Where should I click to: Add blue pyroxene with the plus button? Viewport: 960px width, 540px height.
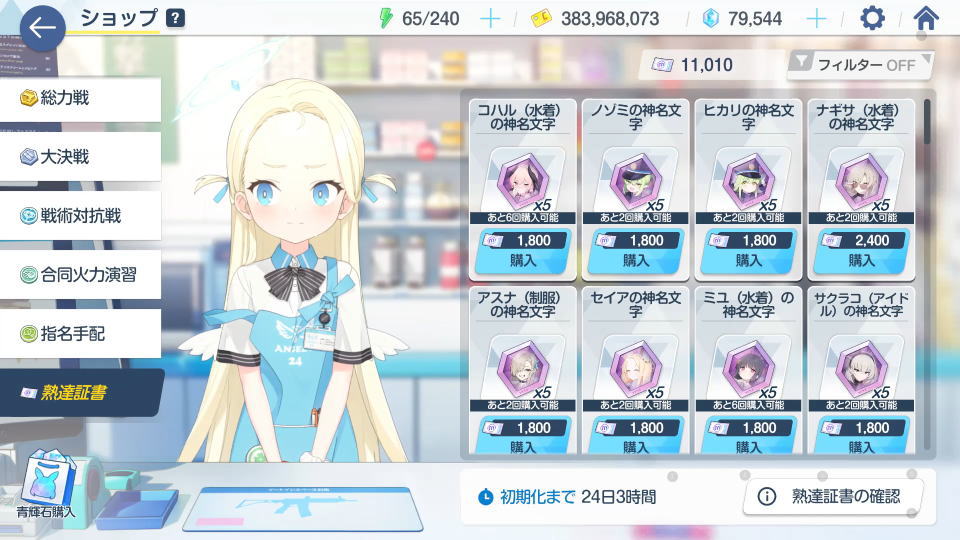tap(817, 19)
